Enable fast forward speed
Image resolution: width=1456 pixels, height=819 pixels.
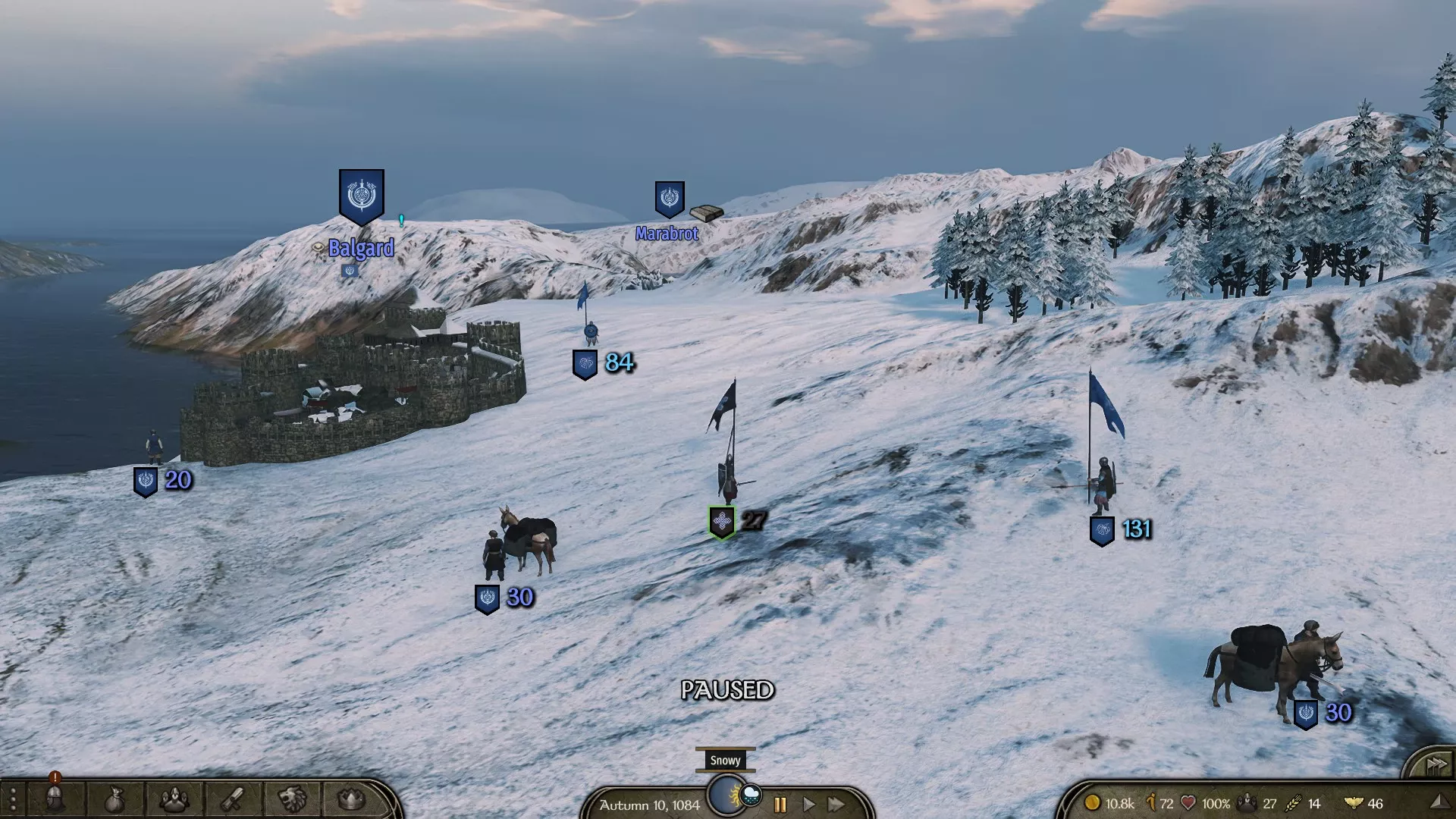(x=835, y=805)
